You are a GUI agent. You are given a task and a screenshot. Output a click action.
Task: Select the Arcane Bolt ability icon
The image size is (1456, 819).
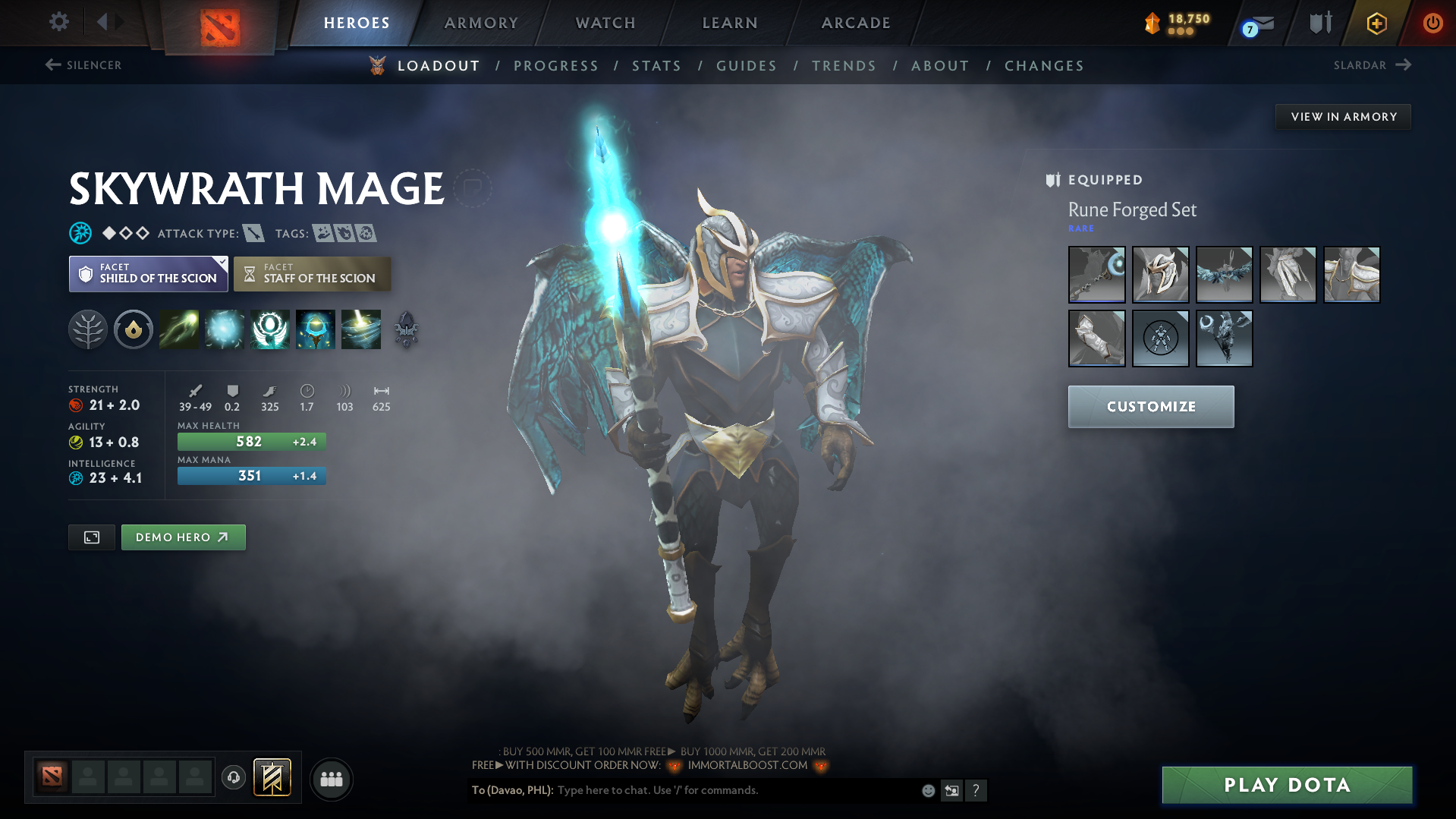178,329
